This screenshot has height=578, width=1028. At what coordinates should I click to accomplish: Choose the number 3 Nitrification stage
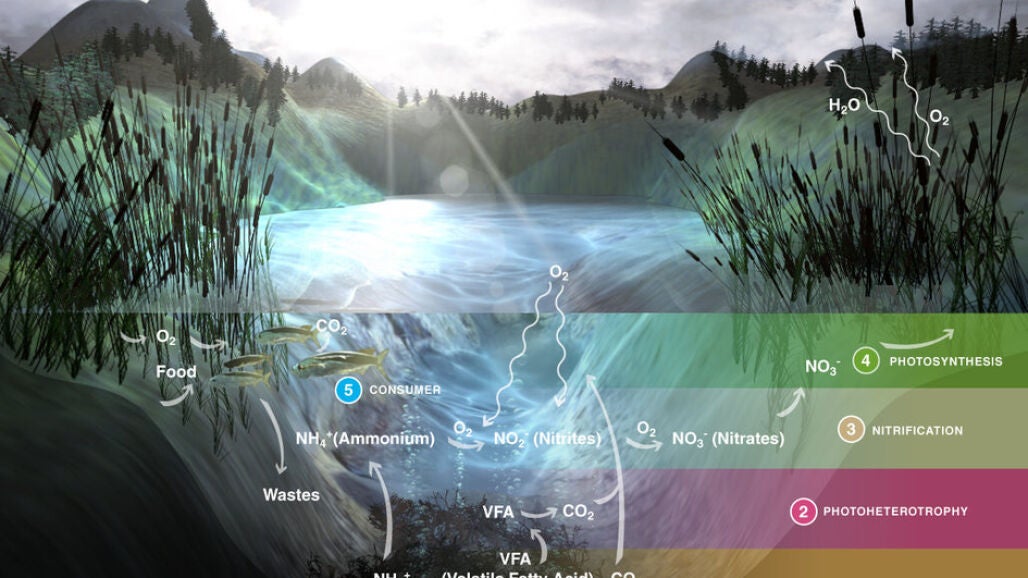(x=850, y=431)
